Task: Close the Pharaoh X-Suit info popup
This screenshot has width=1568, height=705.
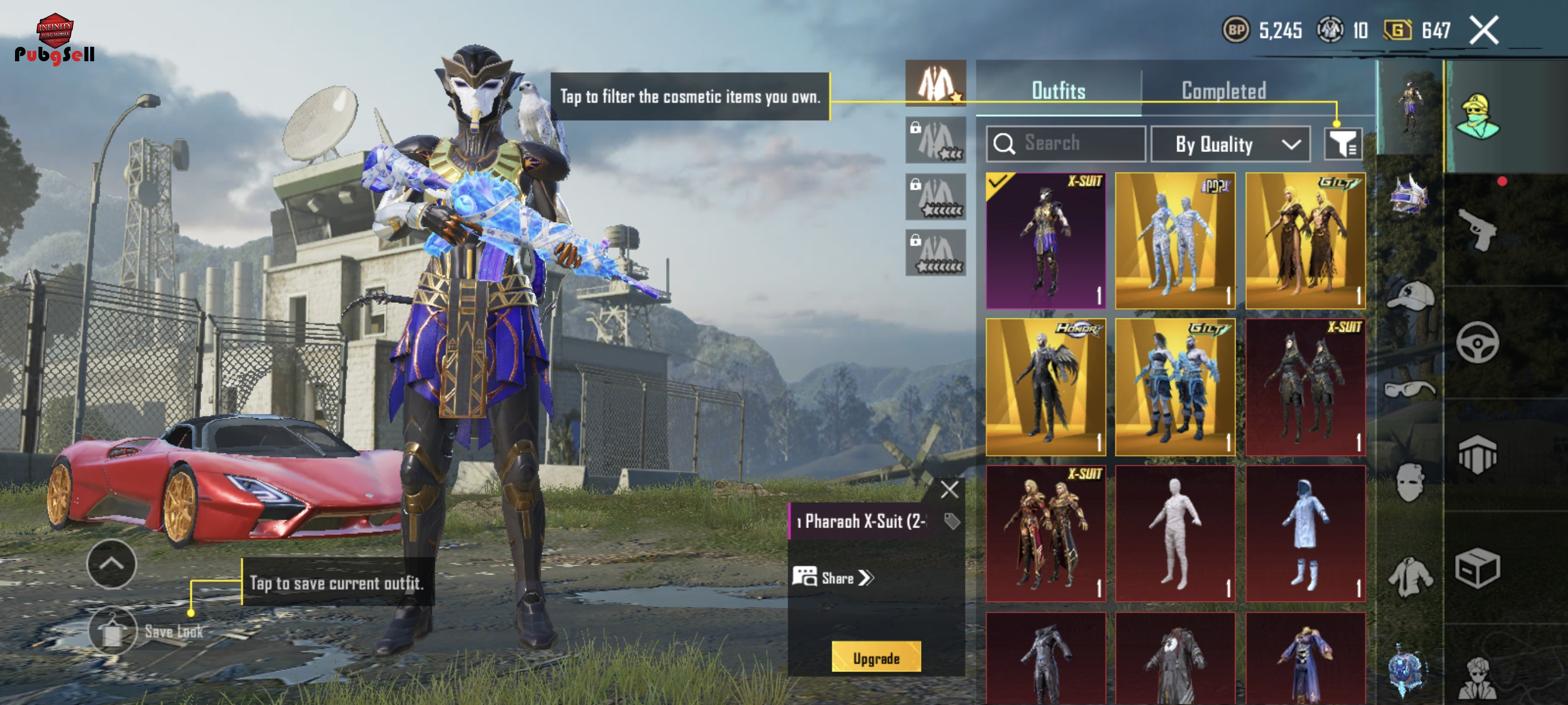Action: 949,489
